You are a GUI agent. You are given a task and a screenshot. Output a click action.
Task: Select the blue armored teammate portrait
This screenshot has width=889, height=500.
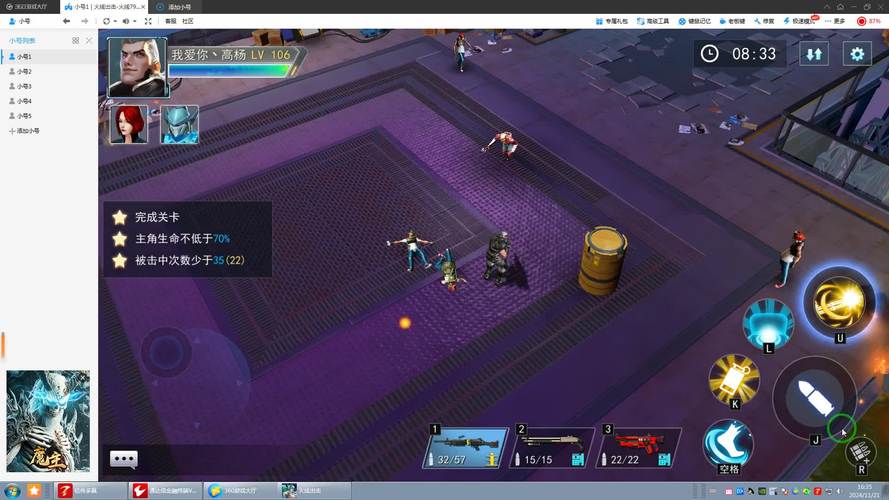tap(180, 124)
